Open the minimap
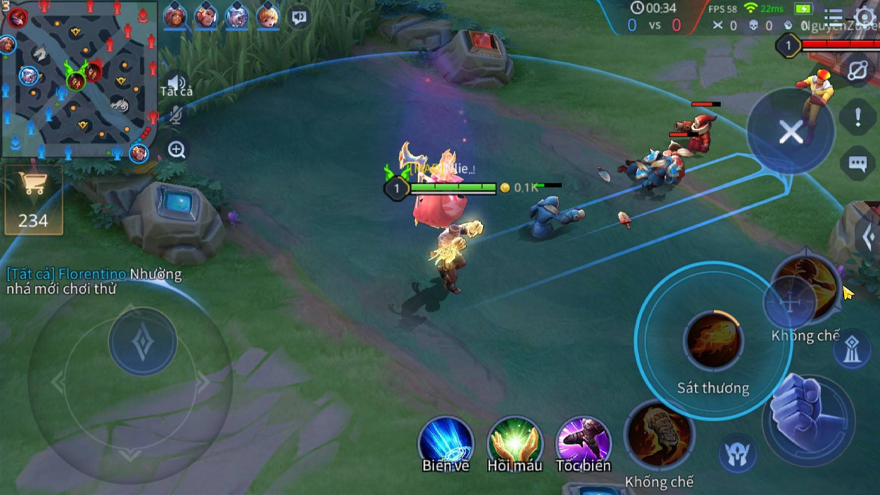 pos(78,80)
